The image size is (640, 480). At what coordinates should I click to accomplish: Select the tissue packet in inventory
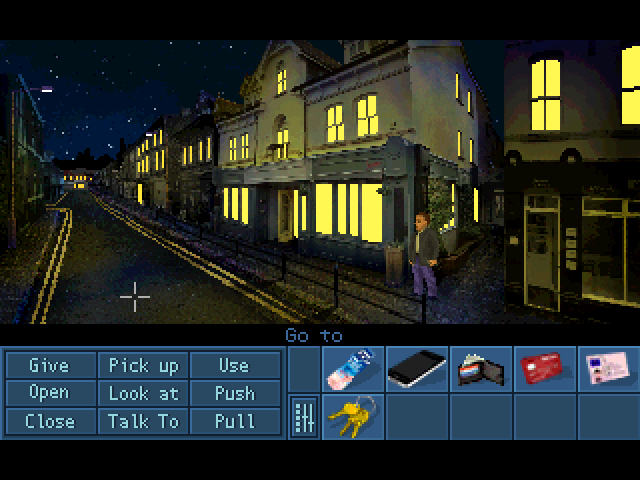point(352,368)
